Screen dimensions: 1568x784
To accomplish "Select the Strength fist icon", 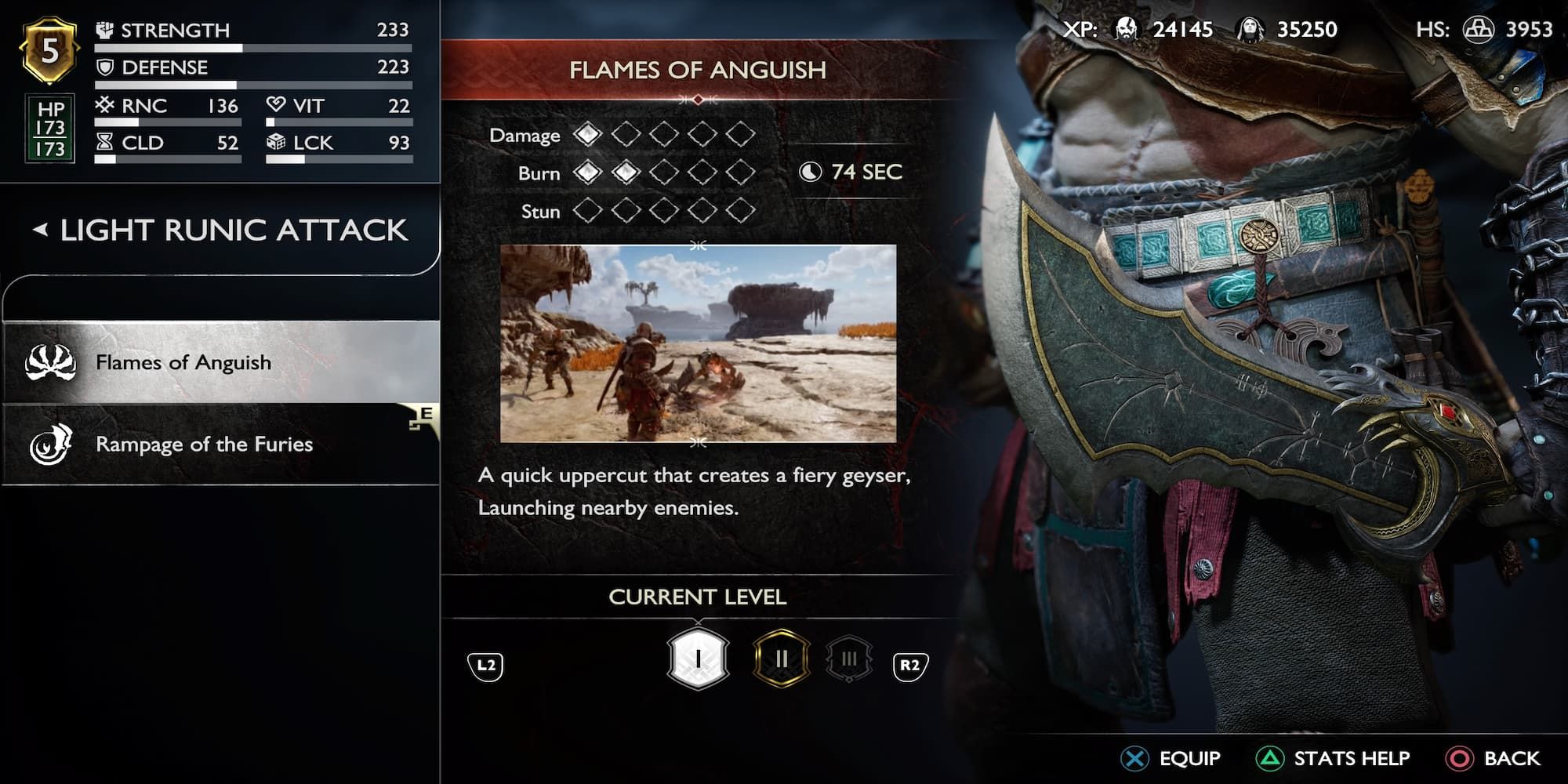I will point(103,31).
